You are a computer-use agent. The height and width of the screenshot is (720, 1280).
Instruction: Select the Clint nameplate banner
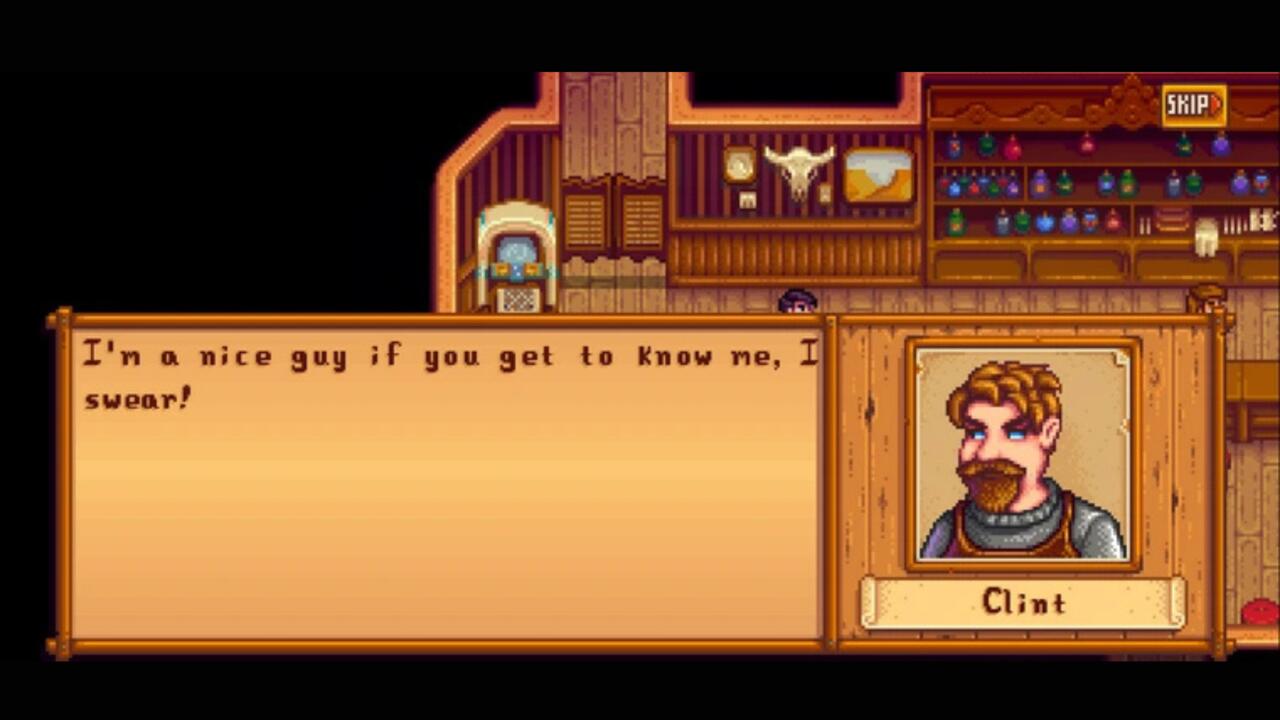pyautogui.click(x=1021, y=602)
